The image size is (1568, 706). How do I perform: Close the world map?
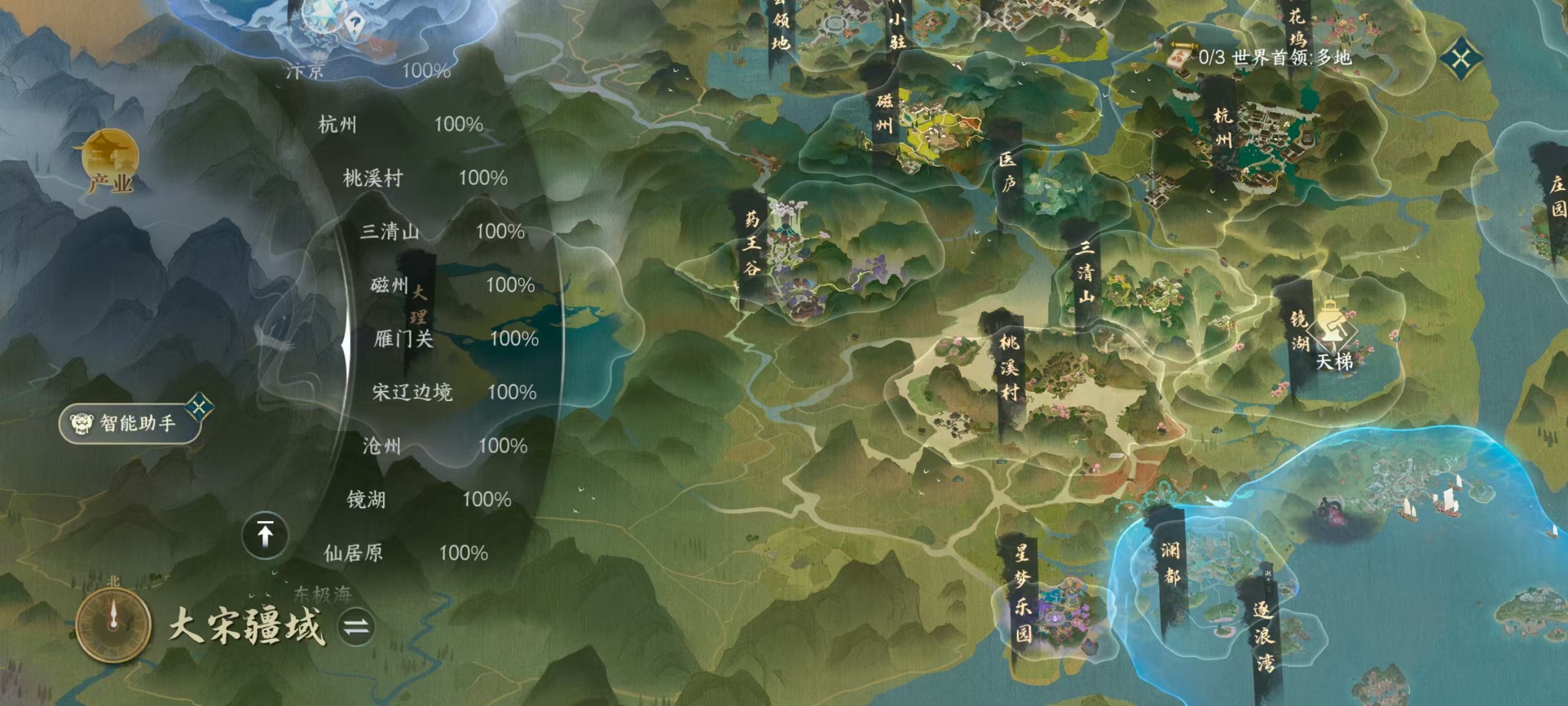click(1462, 59)
